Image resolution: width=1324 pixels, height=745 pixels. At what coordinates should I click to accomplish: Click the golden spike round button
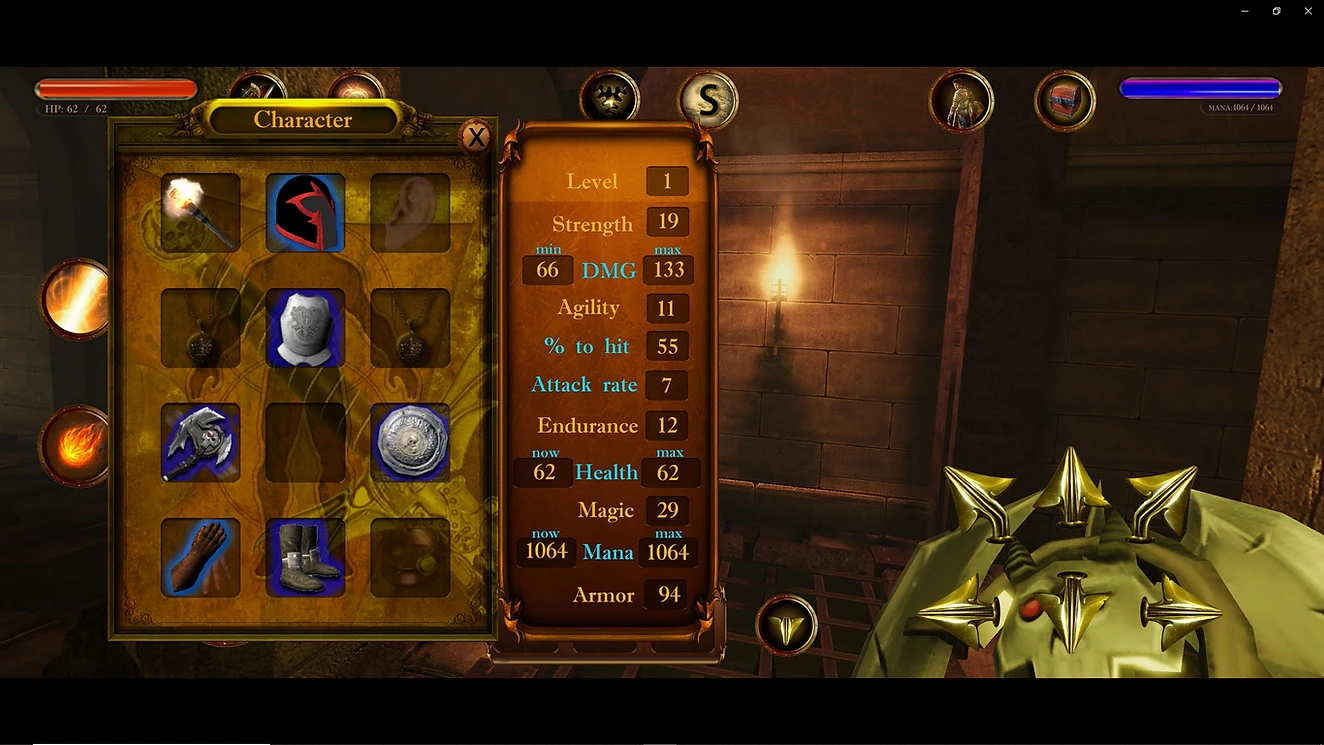786,626
